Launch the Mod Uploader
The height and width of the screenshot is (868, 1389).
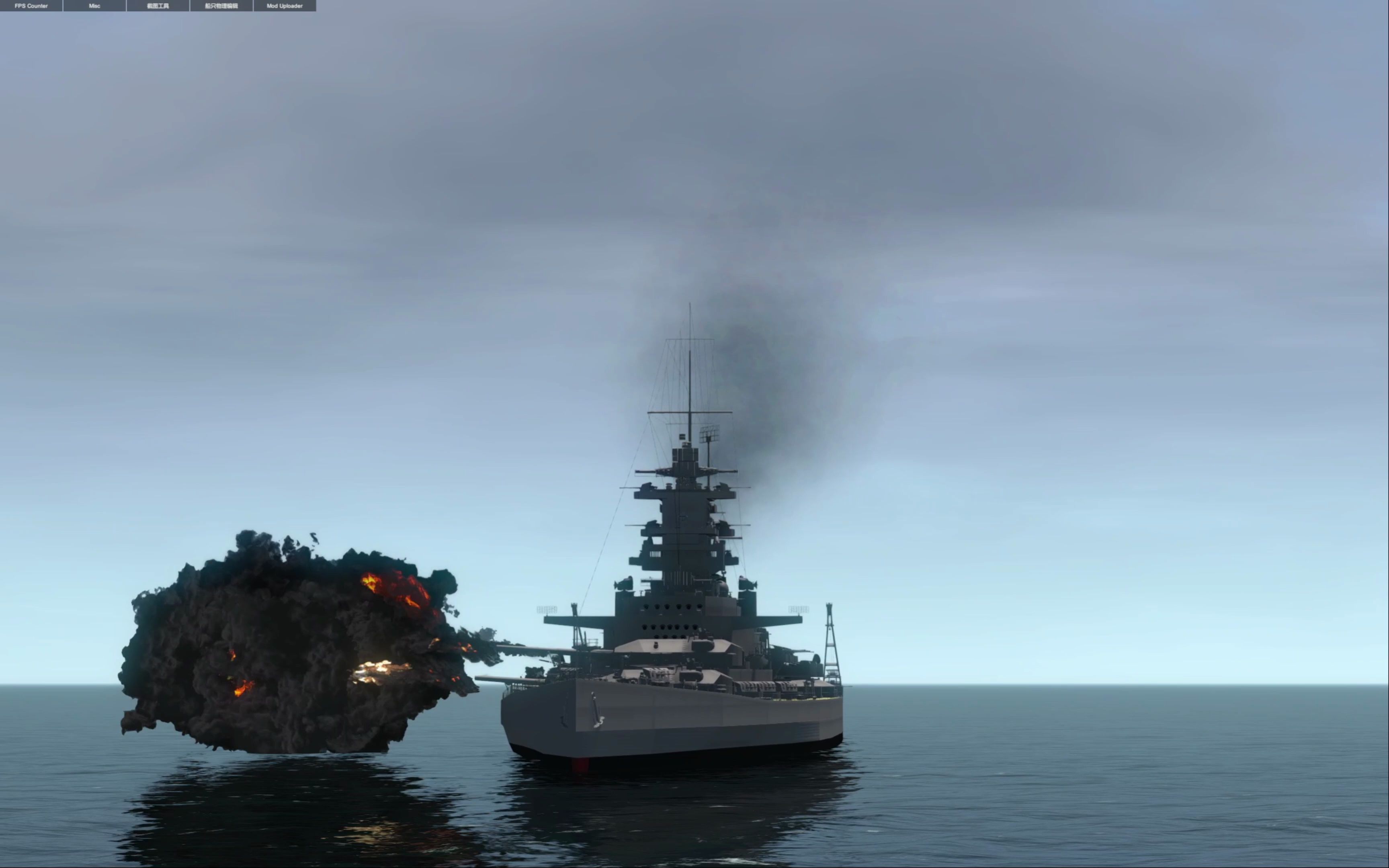[x=285, y=6]
